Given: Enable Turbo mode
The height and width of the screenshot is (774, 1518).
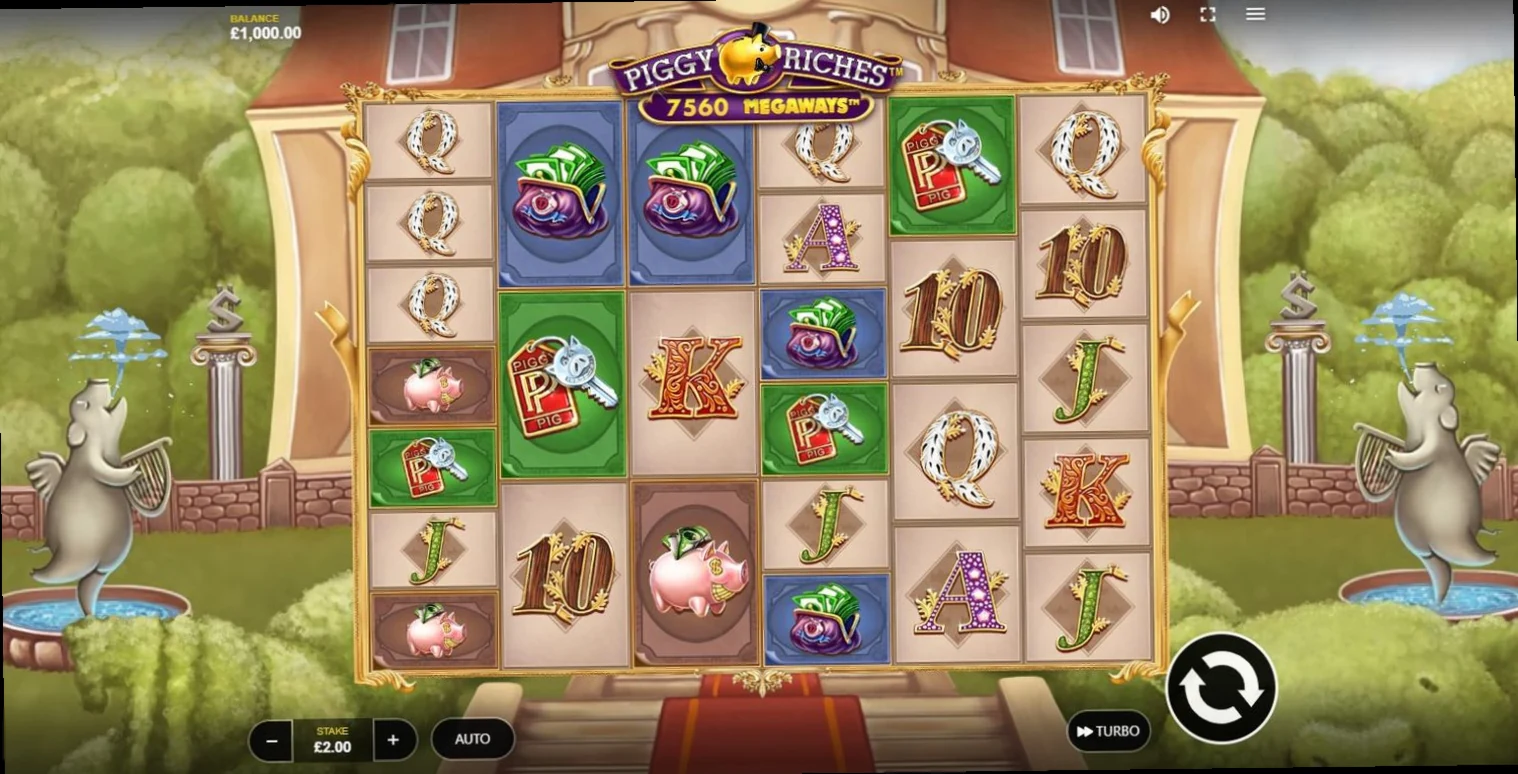Looking at the screenshot, I should tap(1110, 731).
